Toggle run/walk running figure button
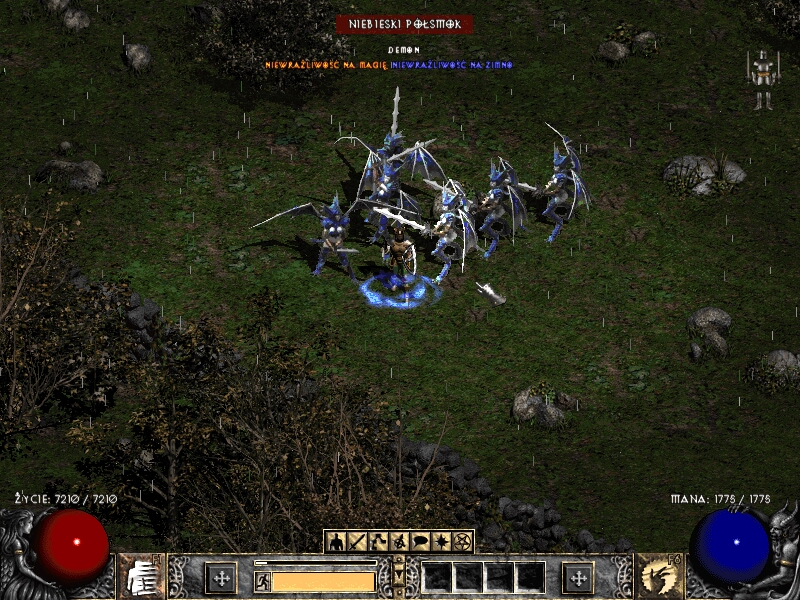 pos(262,581)
